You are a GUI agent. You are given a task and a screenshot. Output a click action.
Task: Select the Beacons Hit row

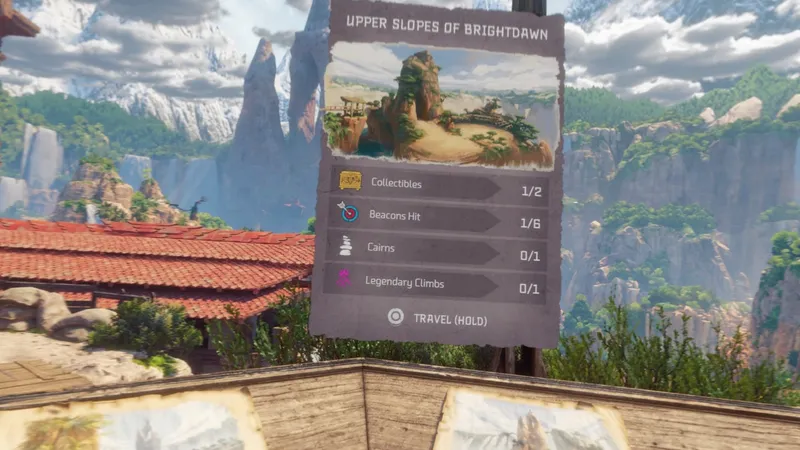(x=438, y=218)
